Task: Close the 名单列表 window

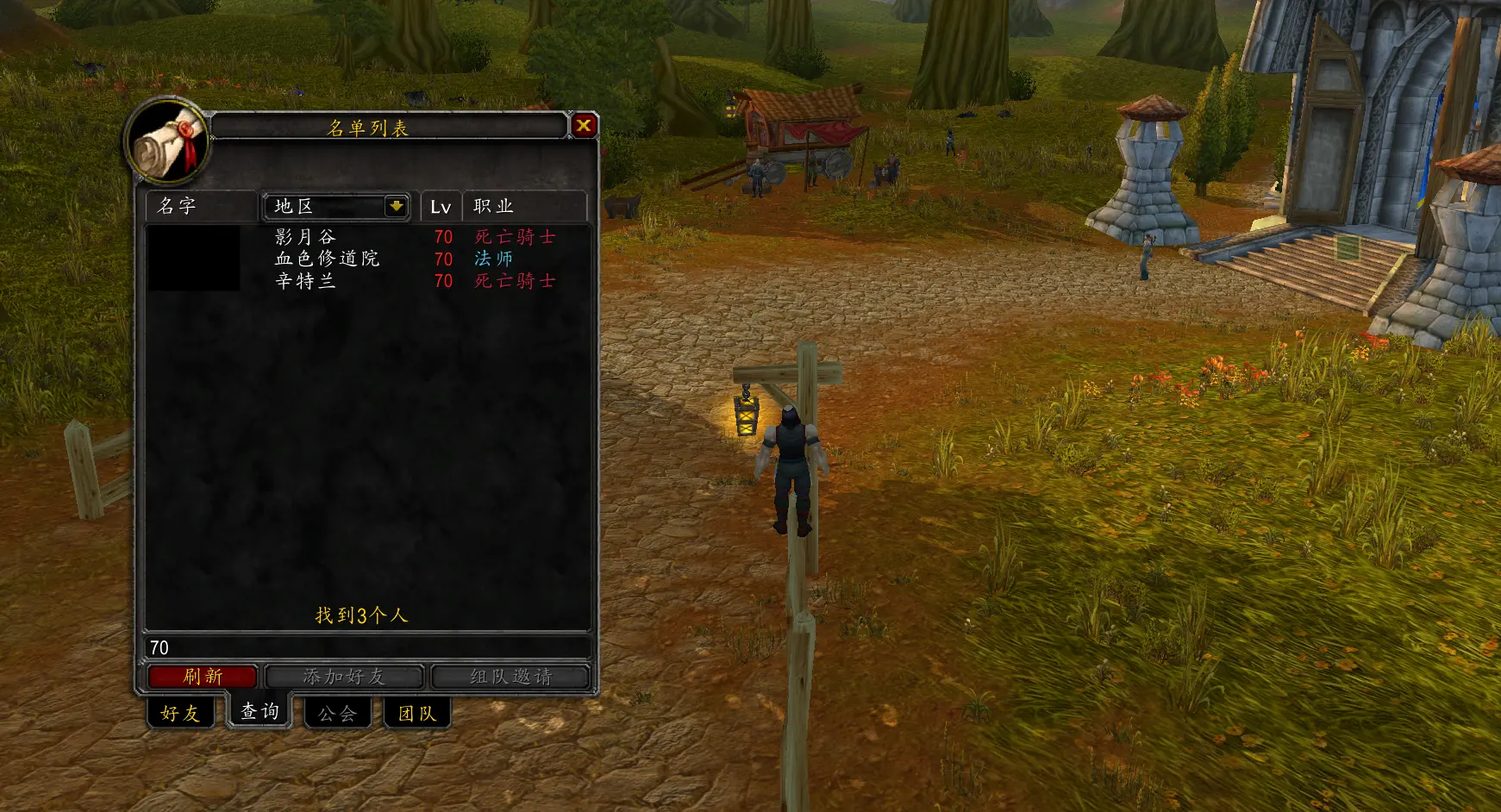Action: coord(584,126)
